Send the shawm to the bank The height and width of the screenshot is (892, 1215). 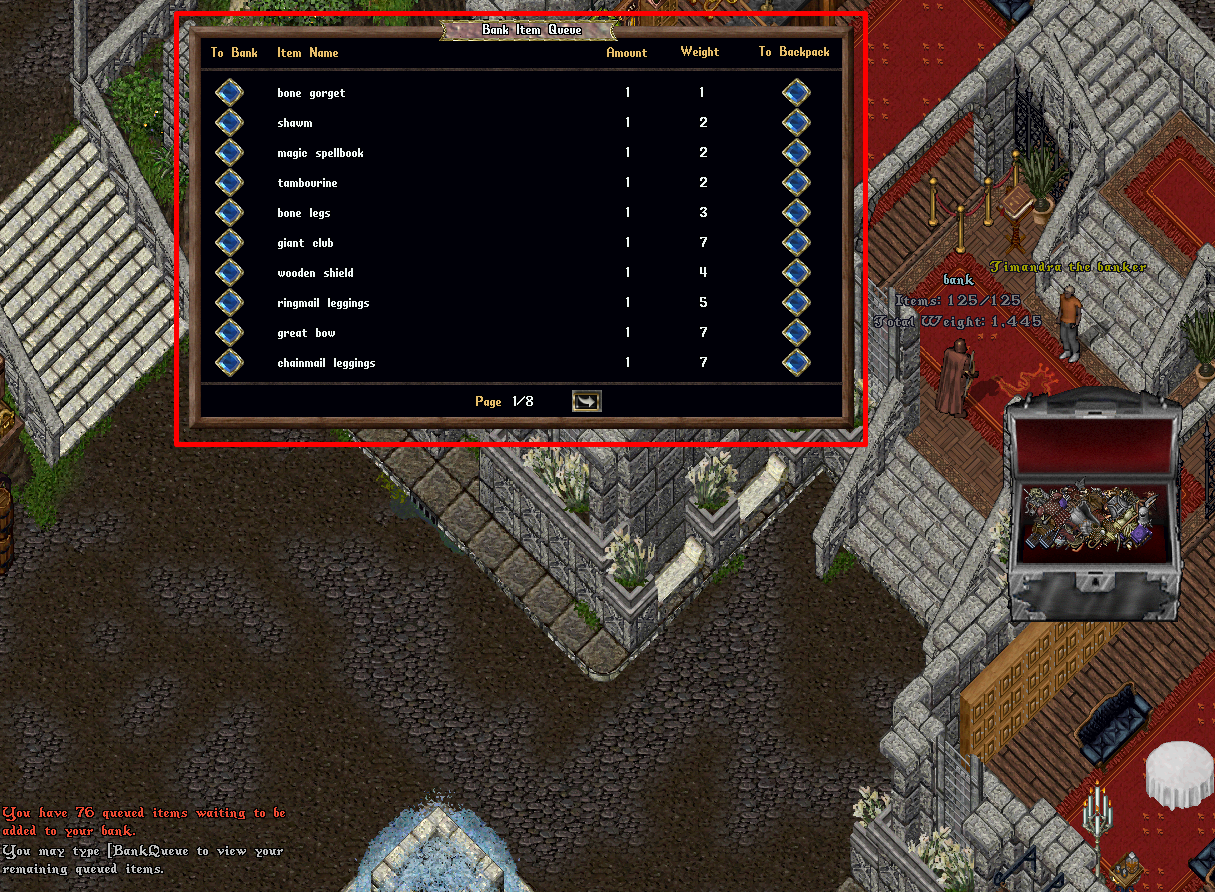click(x=229, y=123)
